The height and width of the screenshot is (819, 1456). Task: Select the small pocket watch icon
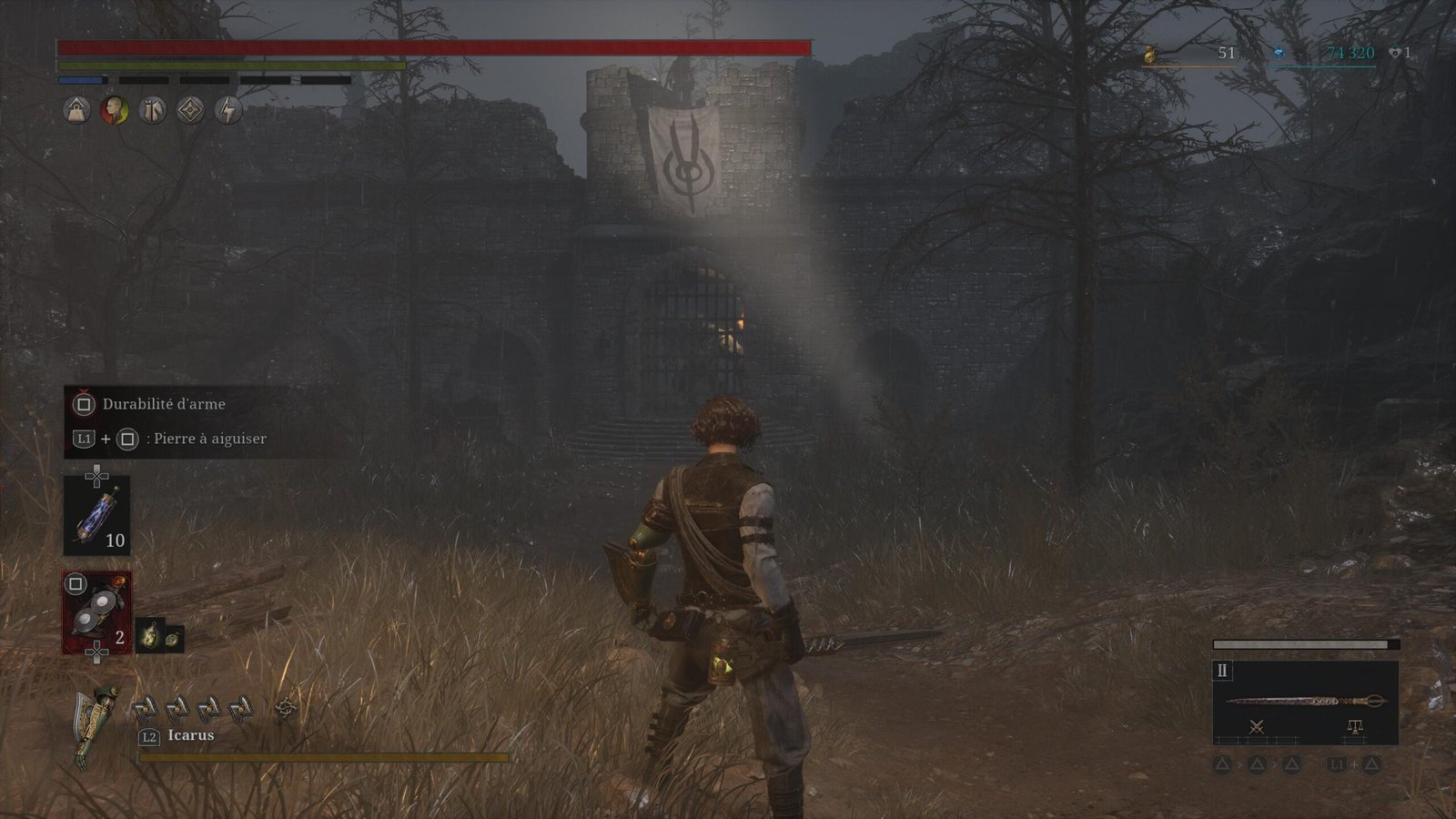[x=172, y=640]
